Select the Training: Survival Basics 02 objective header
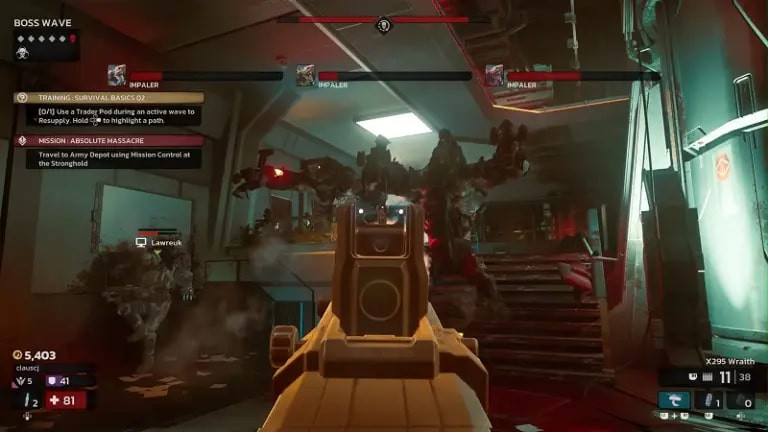768x432 pixels. pyautogui.click(x=109, y=98)
